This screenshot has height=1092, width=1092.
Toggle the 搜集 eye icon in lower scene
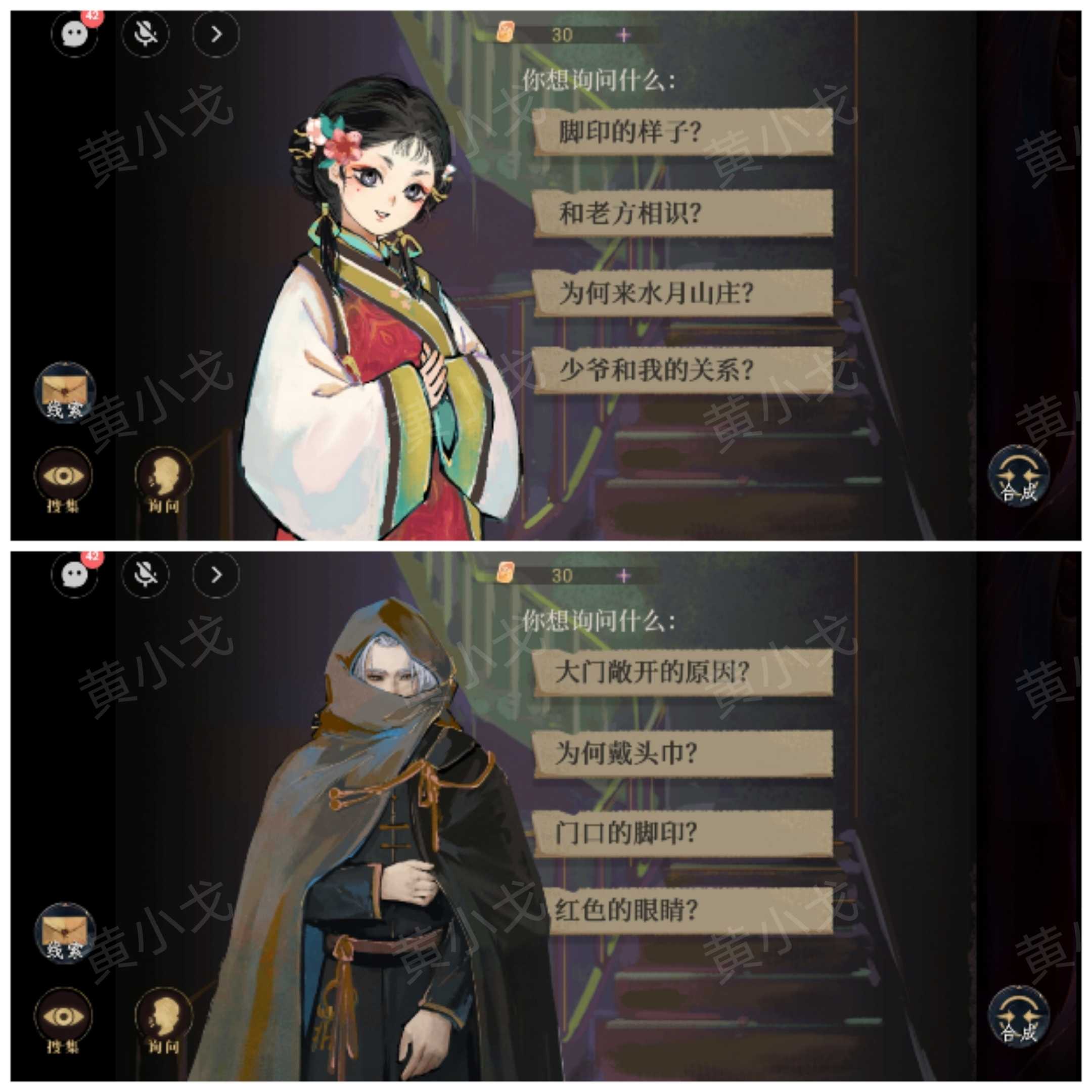click(x=64, y=1012)
